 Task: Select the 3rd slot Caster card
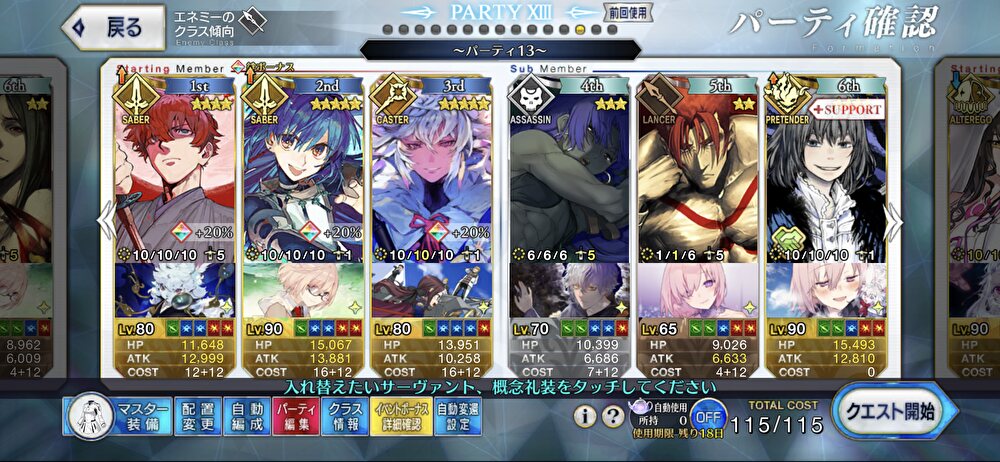431,180
